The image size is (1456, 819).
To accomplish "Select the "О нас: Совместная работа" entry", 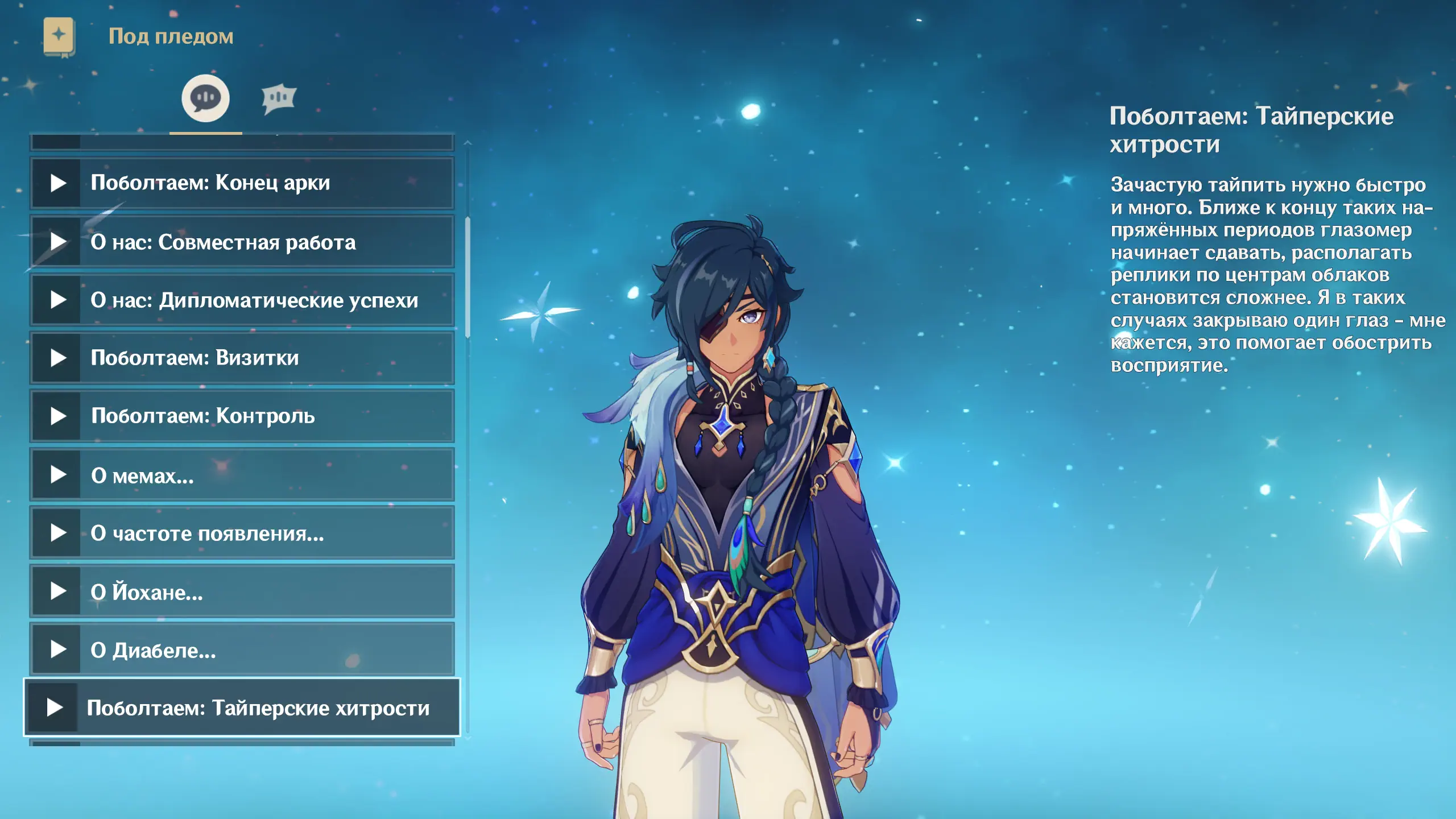I will 242,242.
